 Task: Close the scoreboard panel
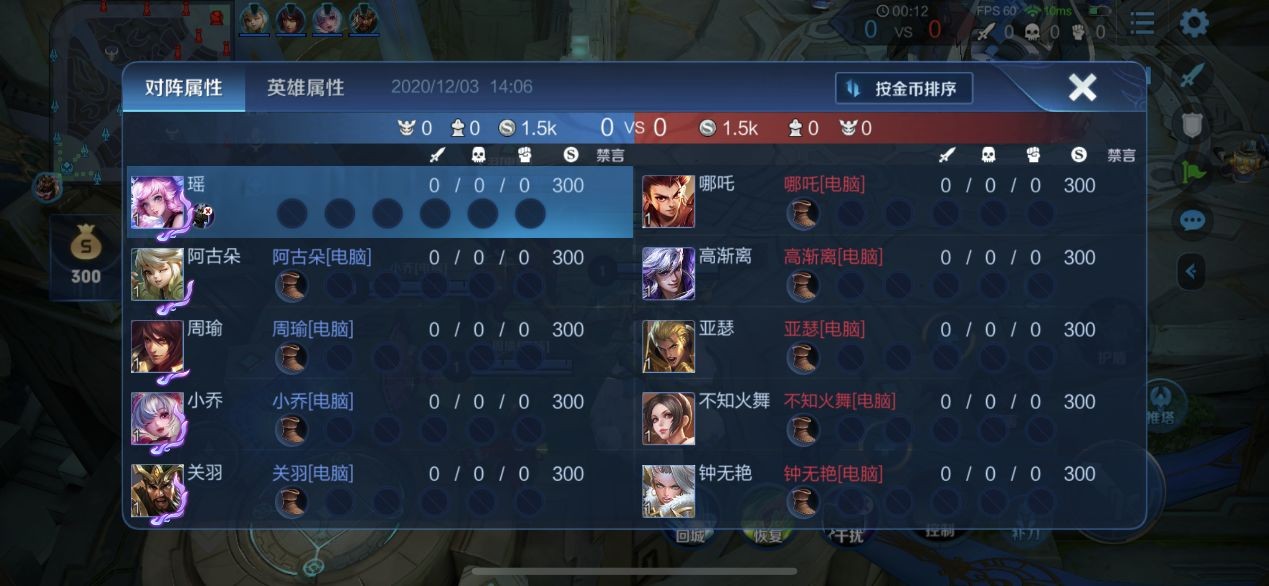[x=1082, y=87]
